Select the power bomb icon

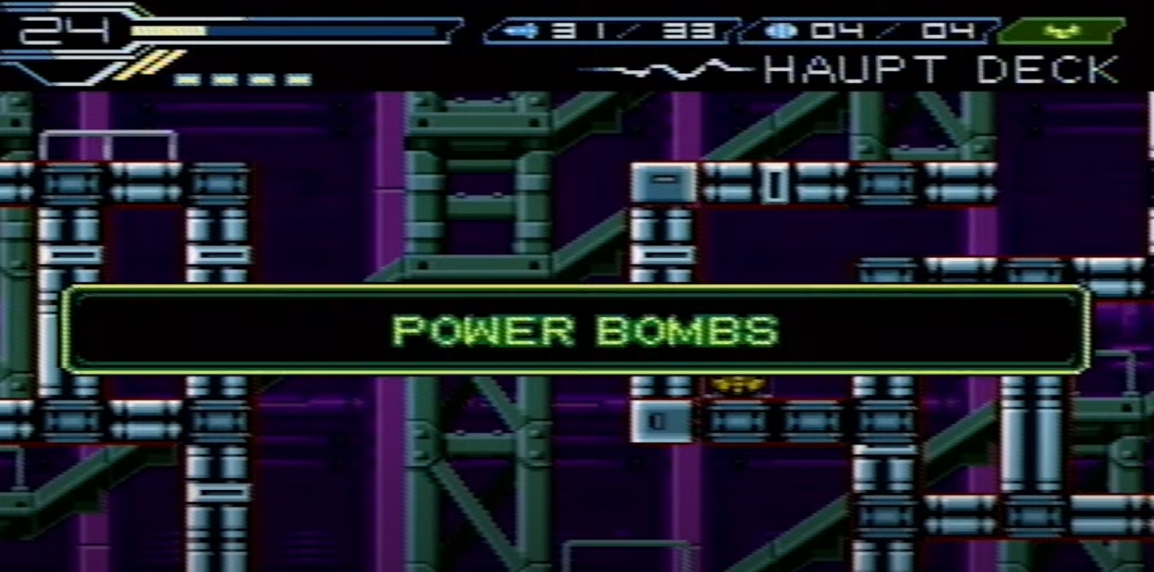coord(779,31)
